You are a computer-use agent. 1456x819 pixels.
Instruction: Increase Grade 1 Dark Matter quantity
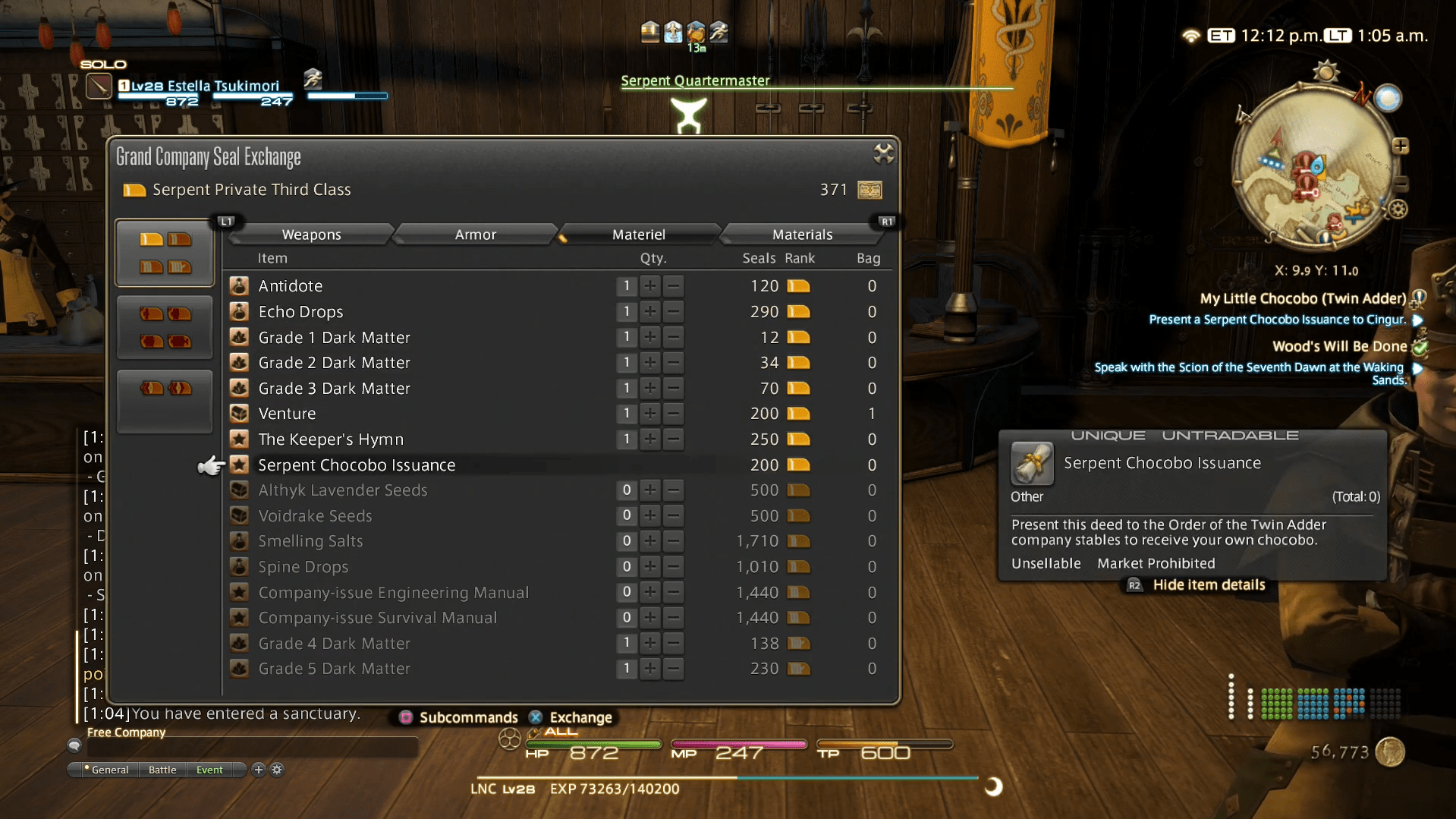click(649, 337)
